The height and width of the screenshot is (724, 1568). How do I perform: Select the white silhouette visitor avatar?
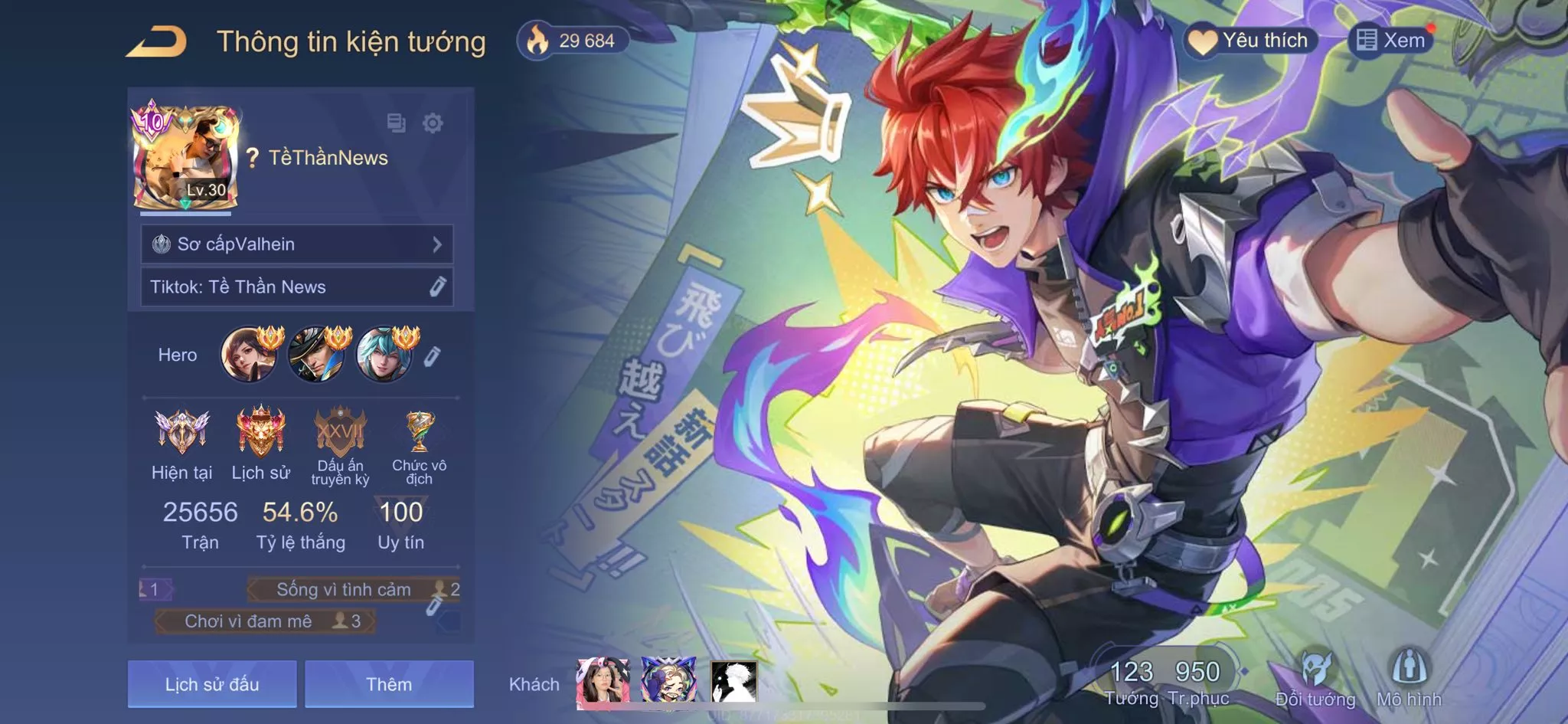[x=733, y=682]
